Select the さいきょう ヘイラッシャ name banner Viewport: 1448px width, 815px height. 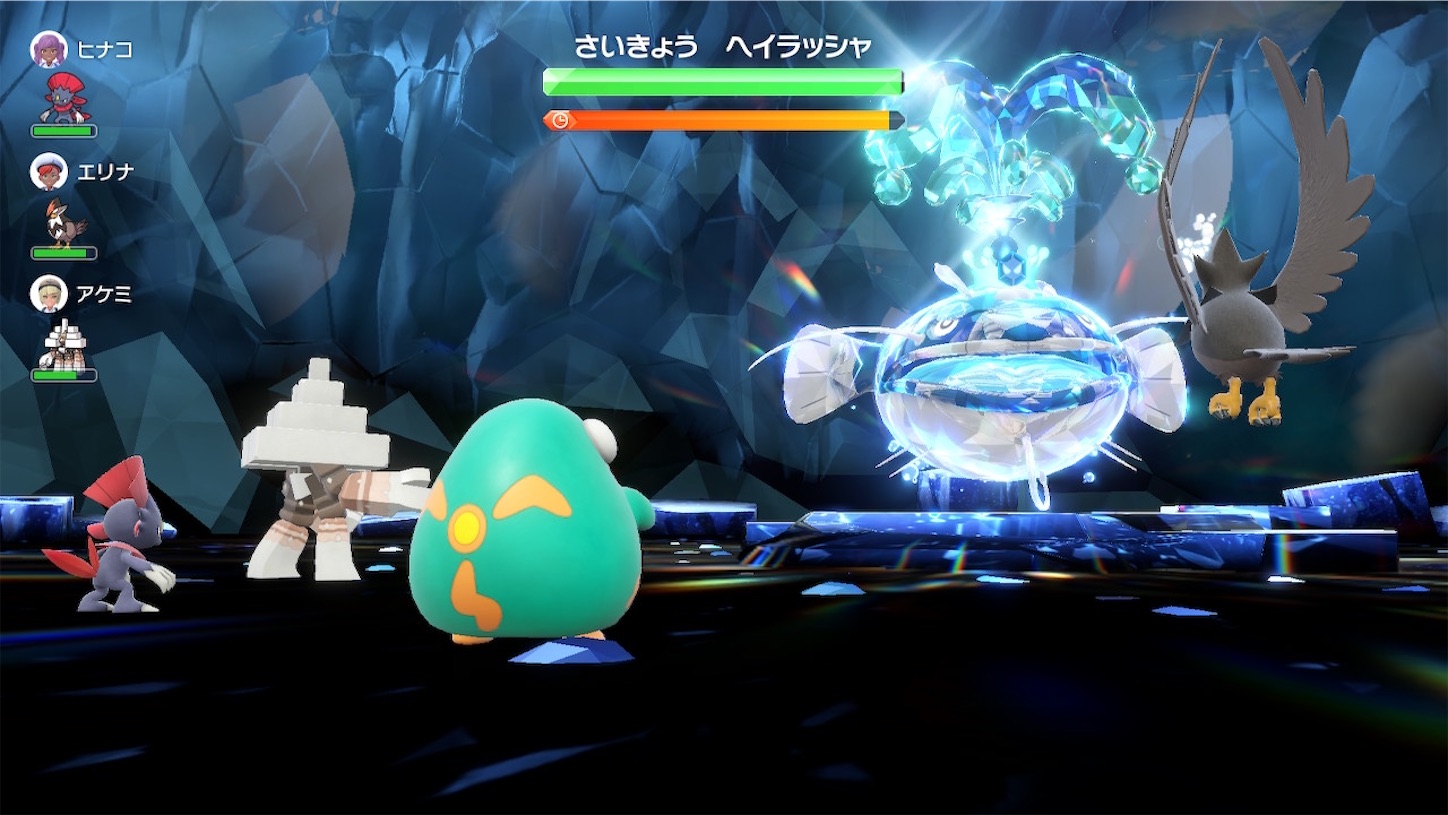coord(722,46)
